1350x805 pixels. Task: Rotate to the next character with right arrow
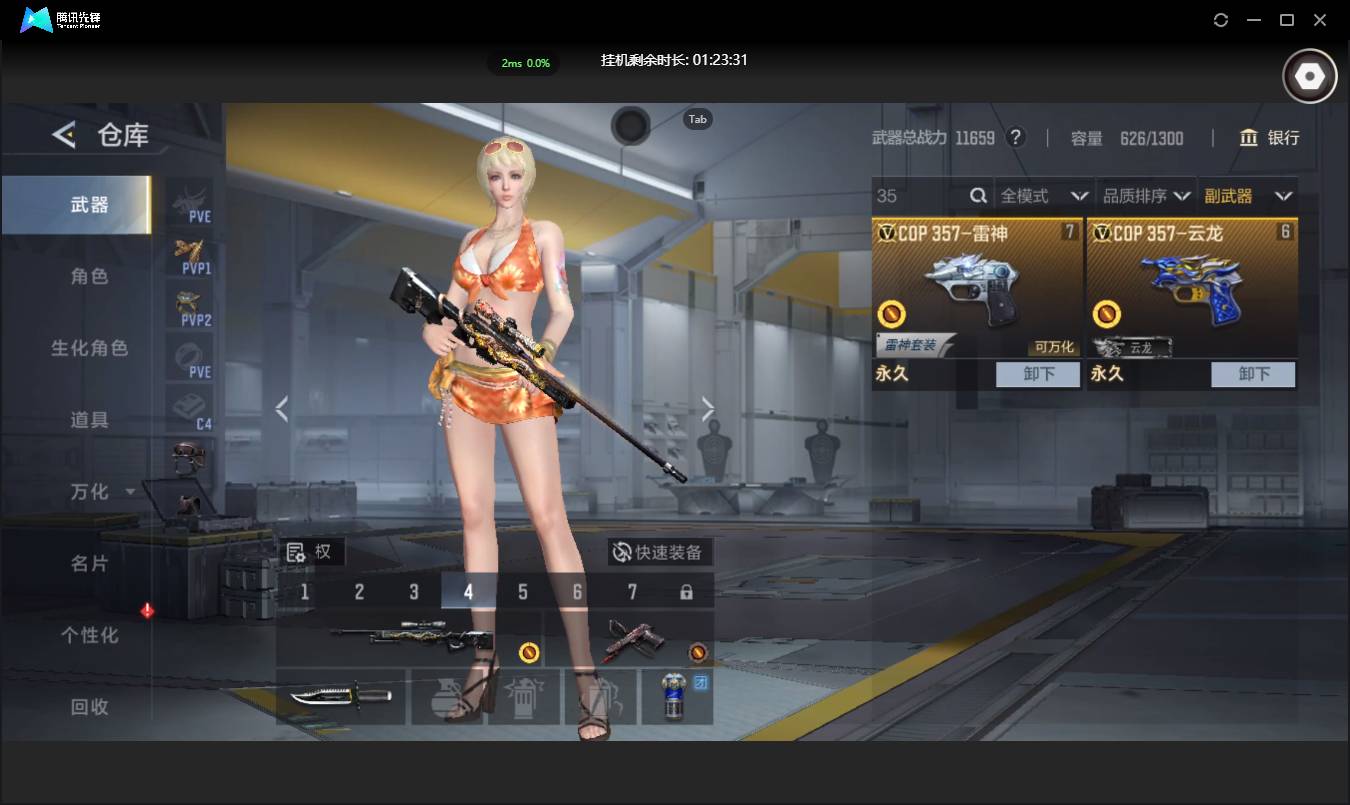(x=708, y=409)
